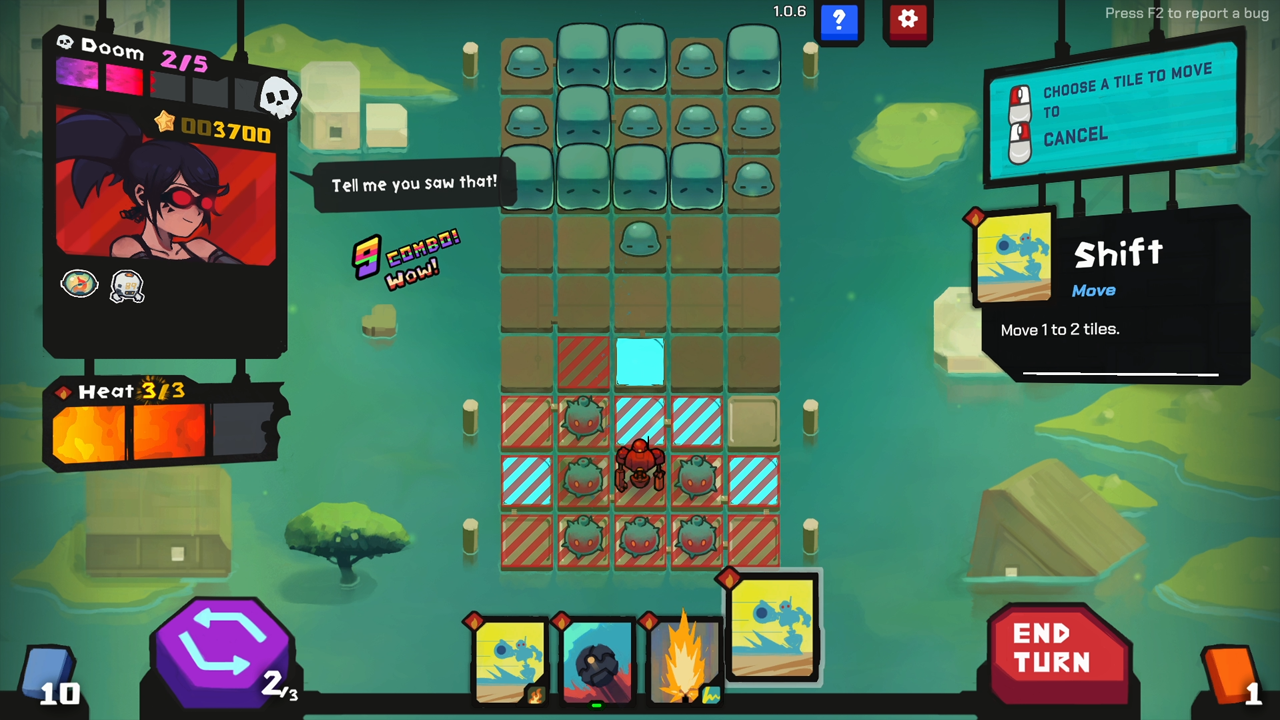
Task: Move to the solid cyan highlighted tile
Action: (x=639, y=361)
